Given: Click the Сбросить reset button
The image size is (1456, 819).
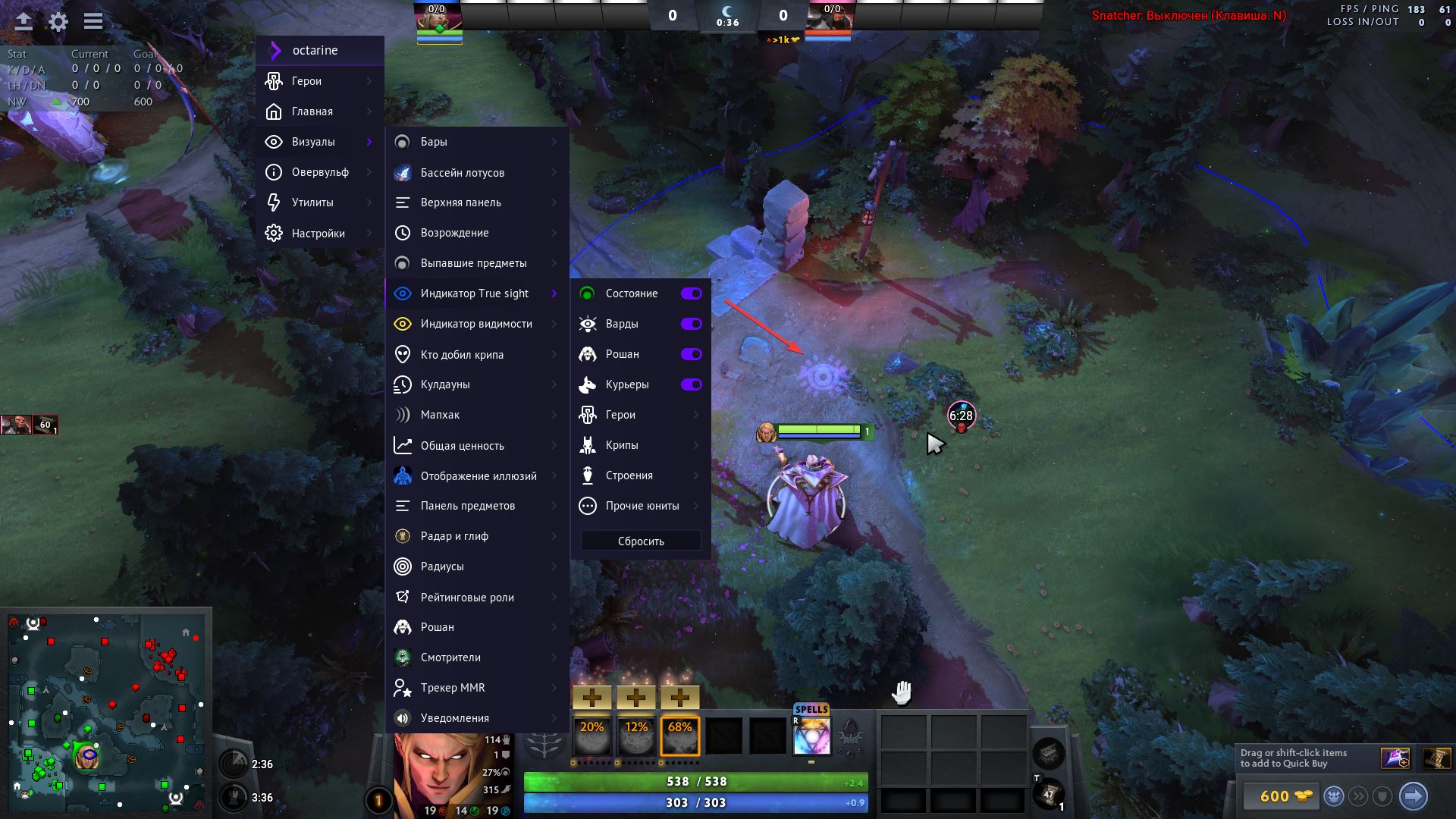Looking at the screenshot, I should 641,541.
